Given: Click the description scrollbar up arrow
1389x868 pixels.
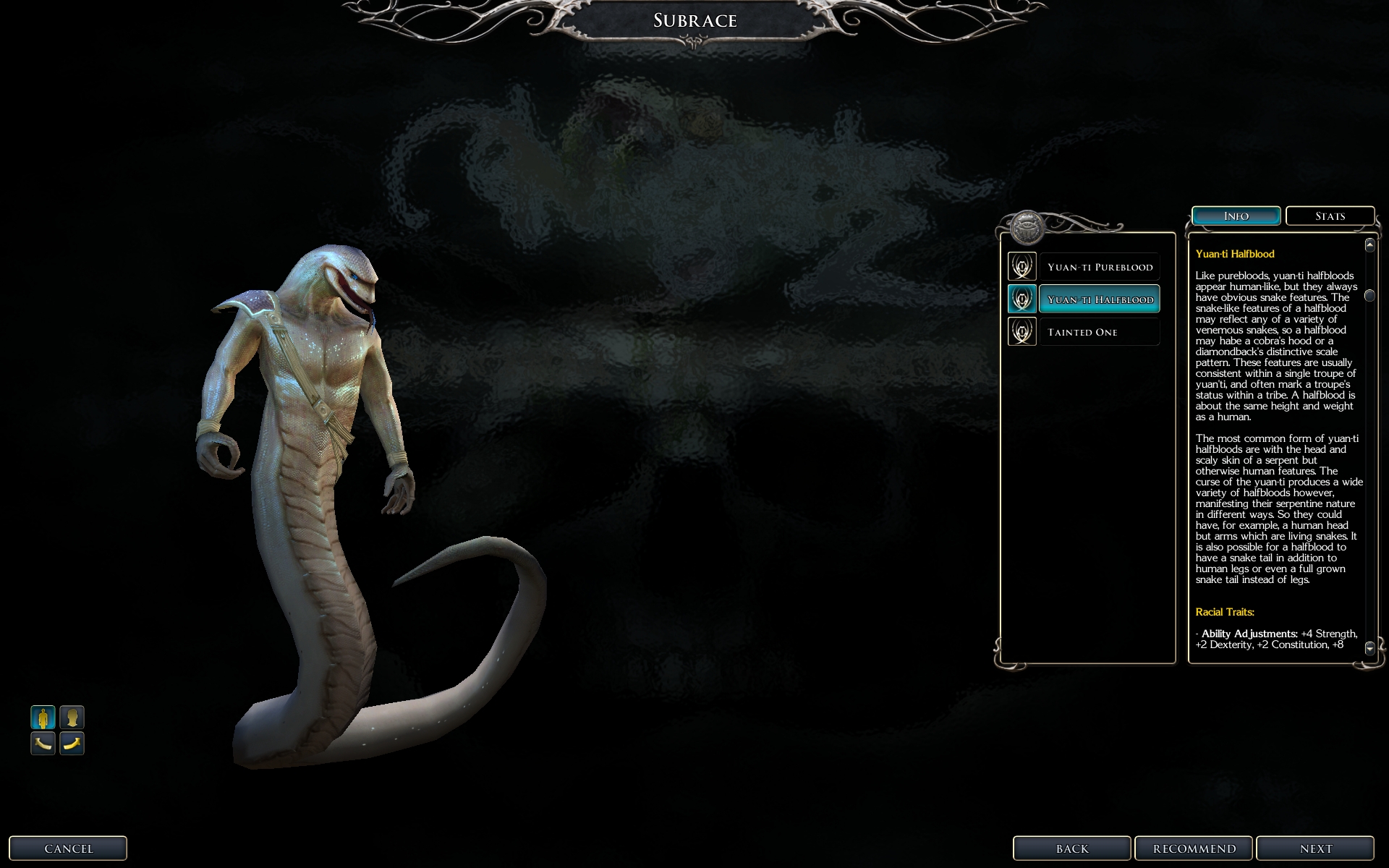Looking at the screenshot, I should coord(1369,245).
